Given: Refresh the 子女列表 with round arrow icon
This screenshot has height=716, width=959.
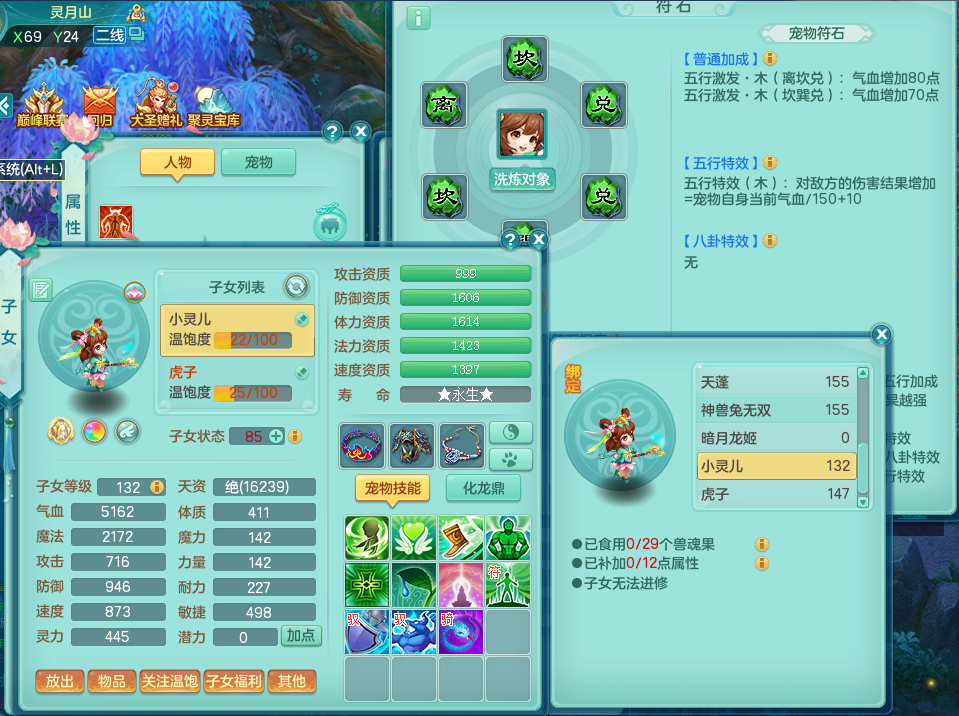Looking at the screenshot, I should pos(296,287).
